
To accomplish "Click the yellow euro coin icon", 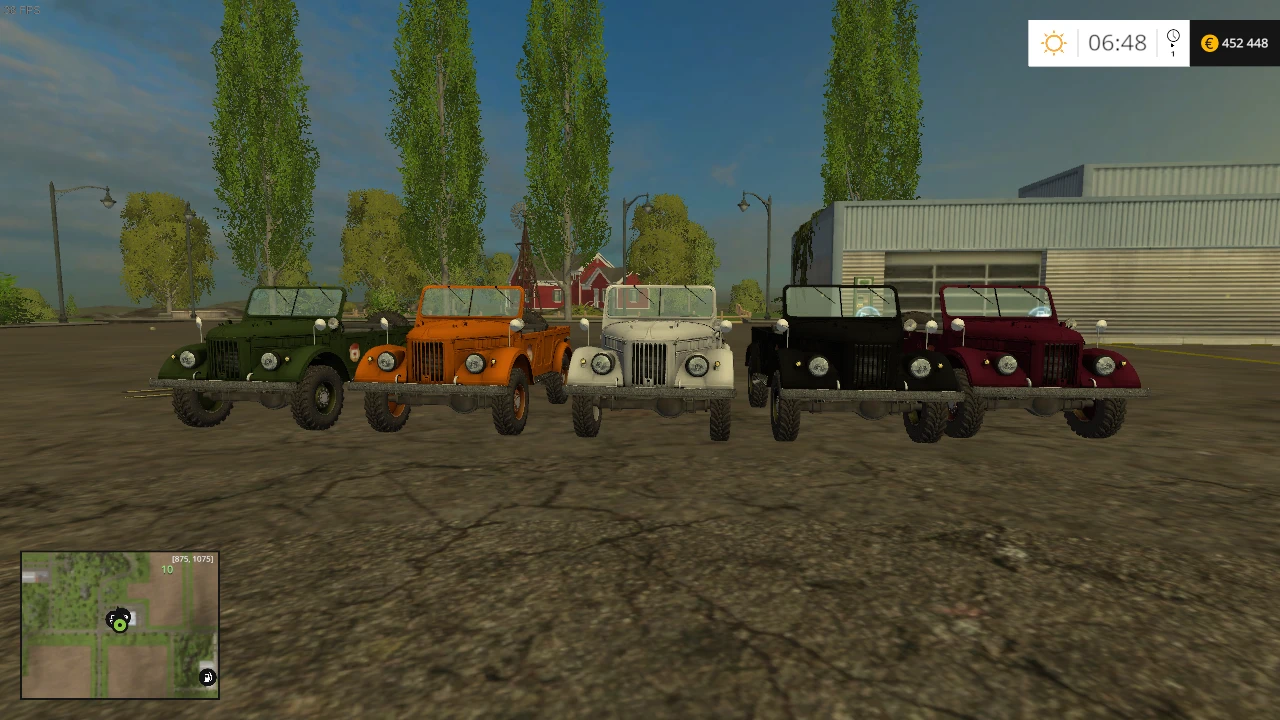I will click(x=1208, y=43).
